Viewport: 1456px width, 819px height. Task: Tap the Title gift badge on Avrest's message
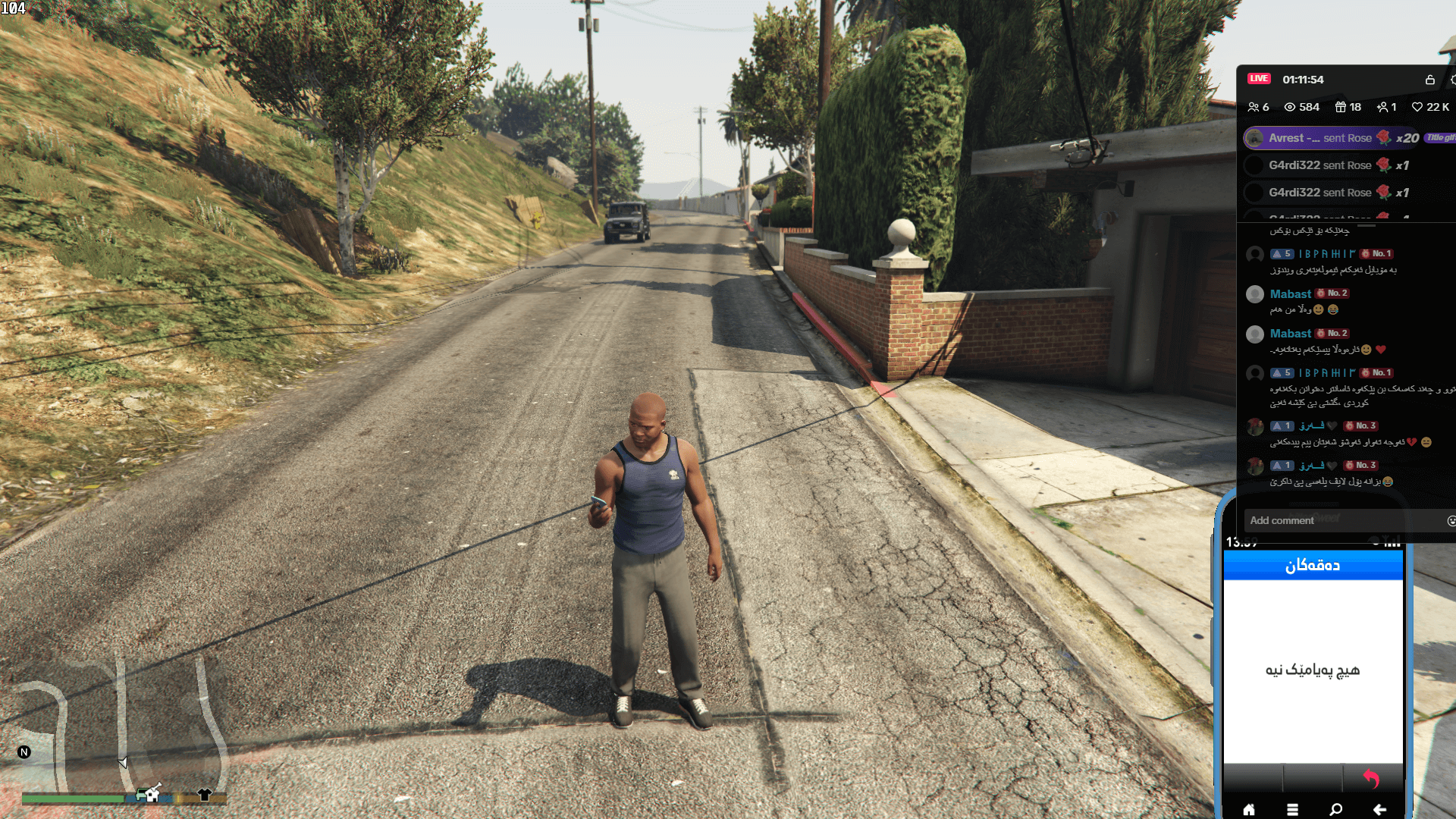(x=1439, y=138)
